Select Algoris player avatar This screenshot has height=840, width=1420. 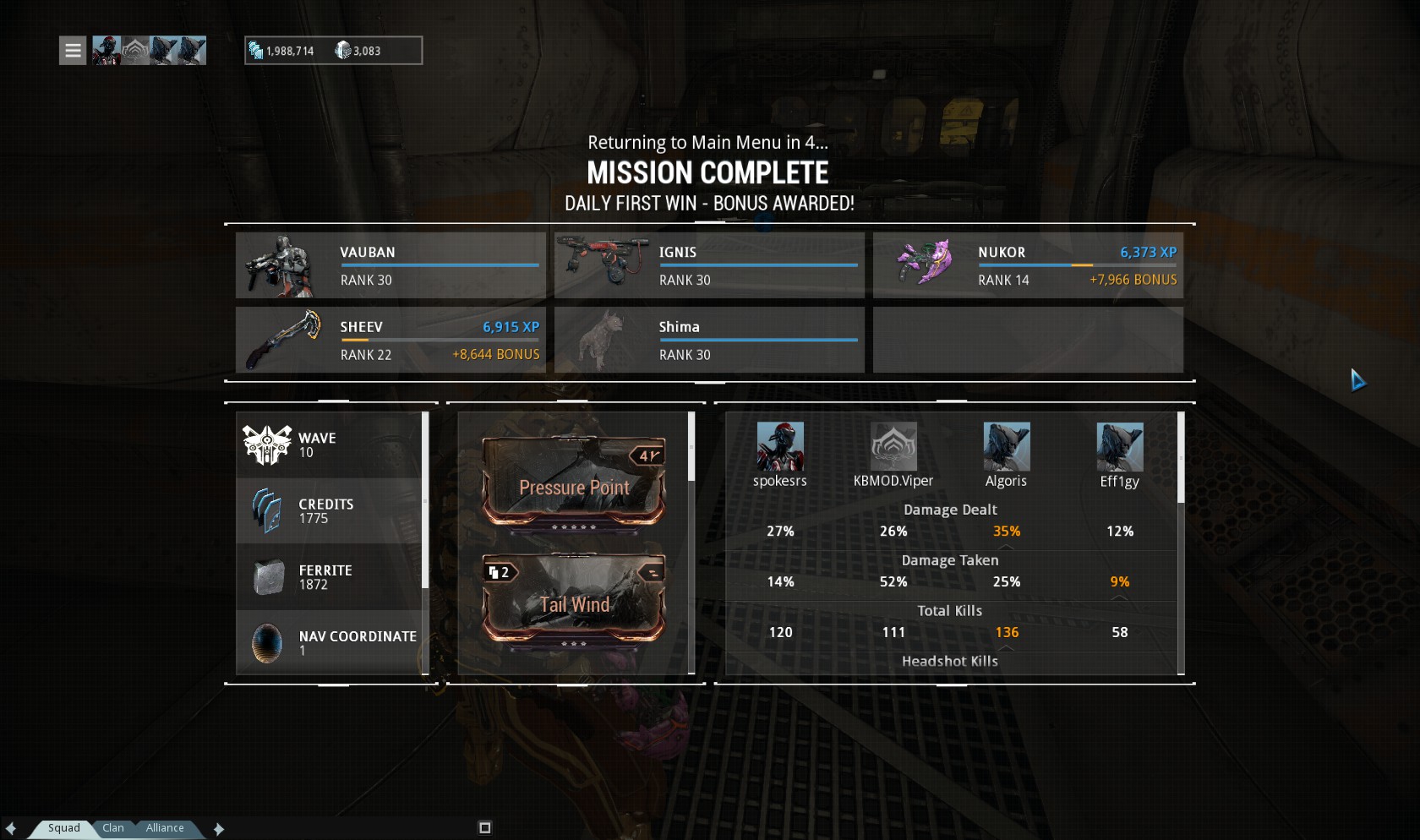tap(1007, 447)
